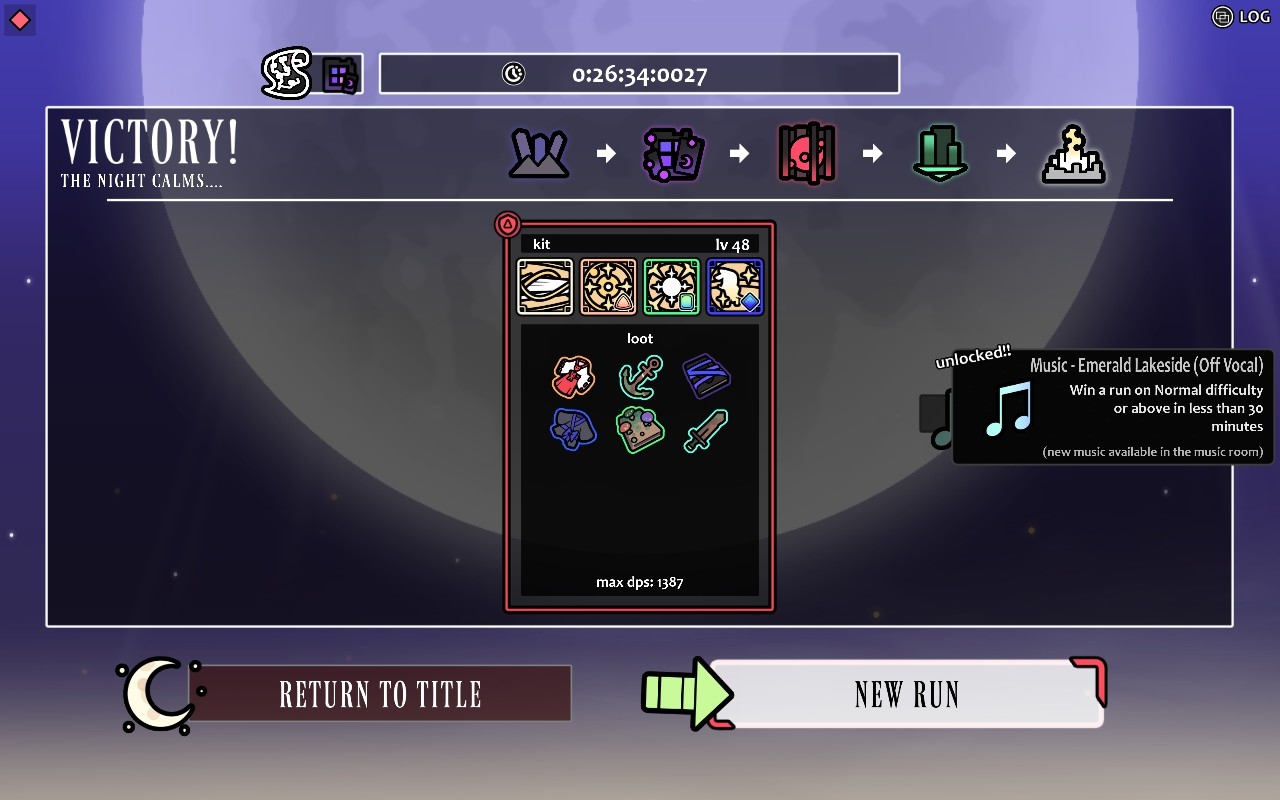Image resolution: width=1280 pixels, height=800 pixels.
Task: Select the mushroom-covered book loot item
Action: click(640, 430)
